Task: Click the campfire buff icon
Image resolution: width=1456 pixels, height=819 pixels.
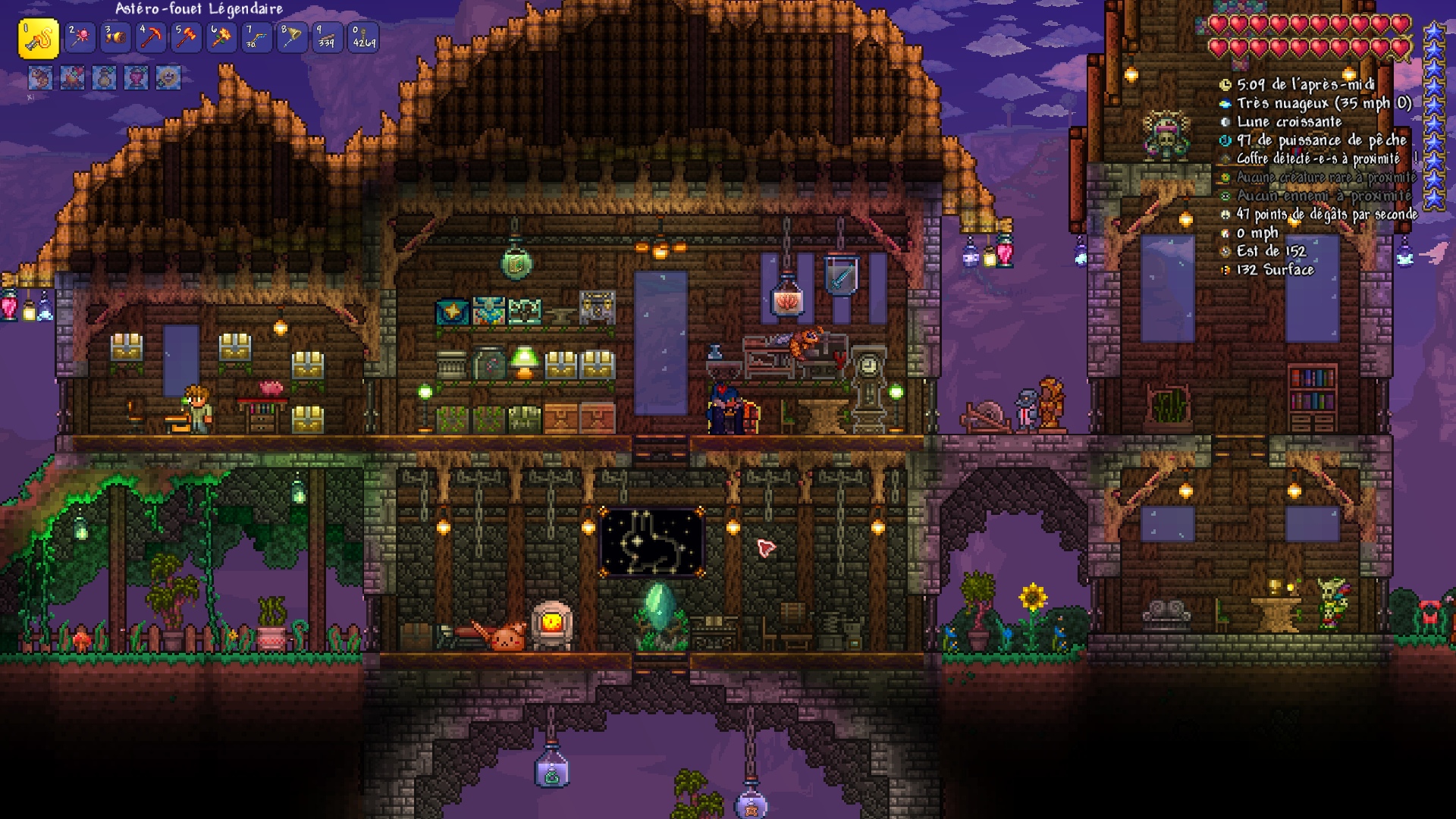Action: coord(73,77)
